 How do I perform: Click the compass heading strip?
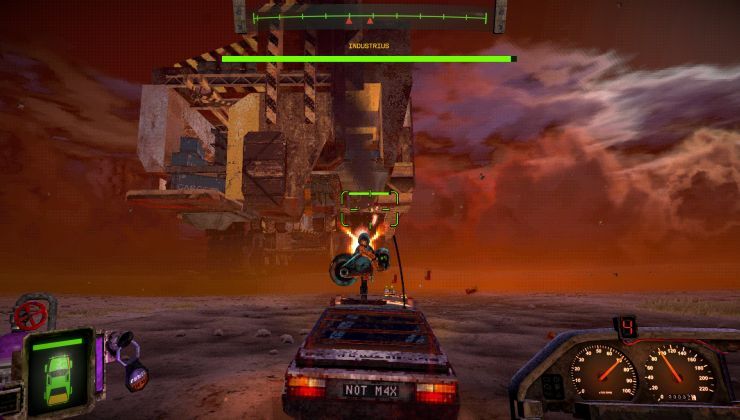tap(369, 18)
